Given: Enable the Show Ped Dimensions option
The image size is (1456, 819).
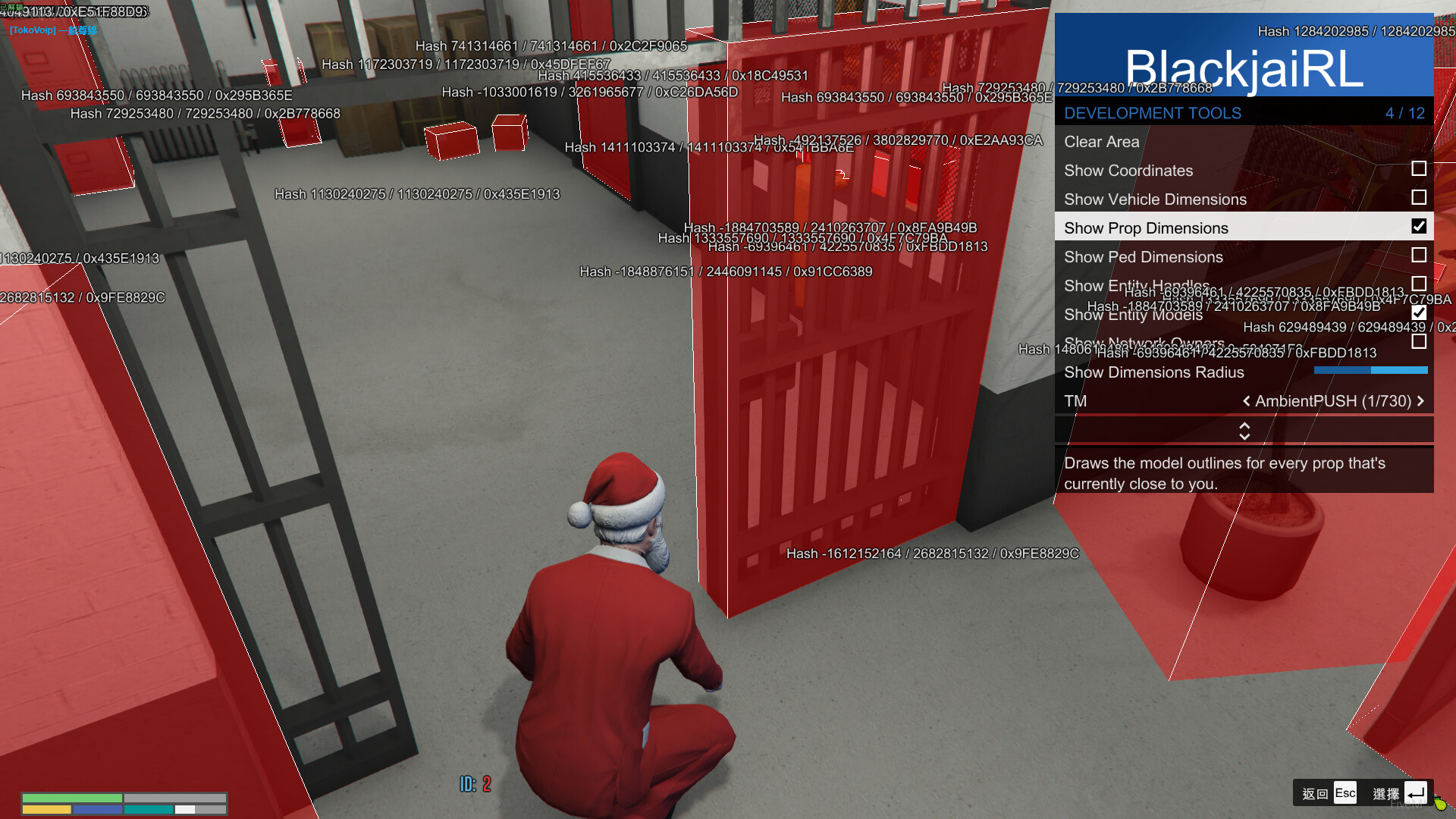Looking at the screenshot, I should (1417, 256).
